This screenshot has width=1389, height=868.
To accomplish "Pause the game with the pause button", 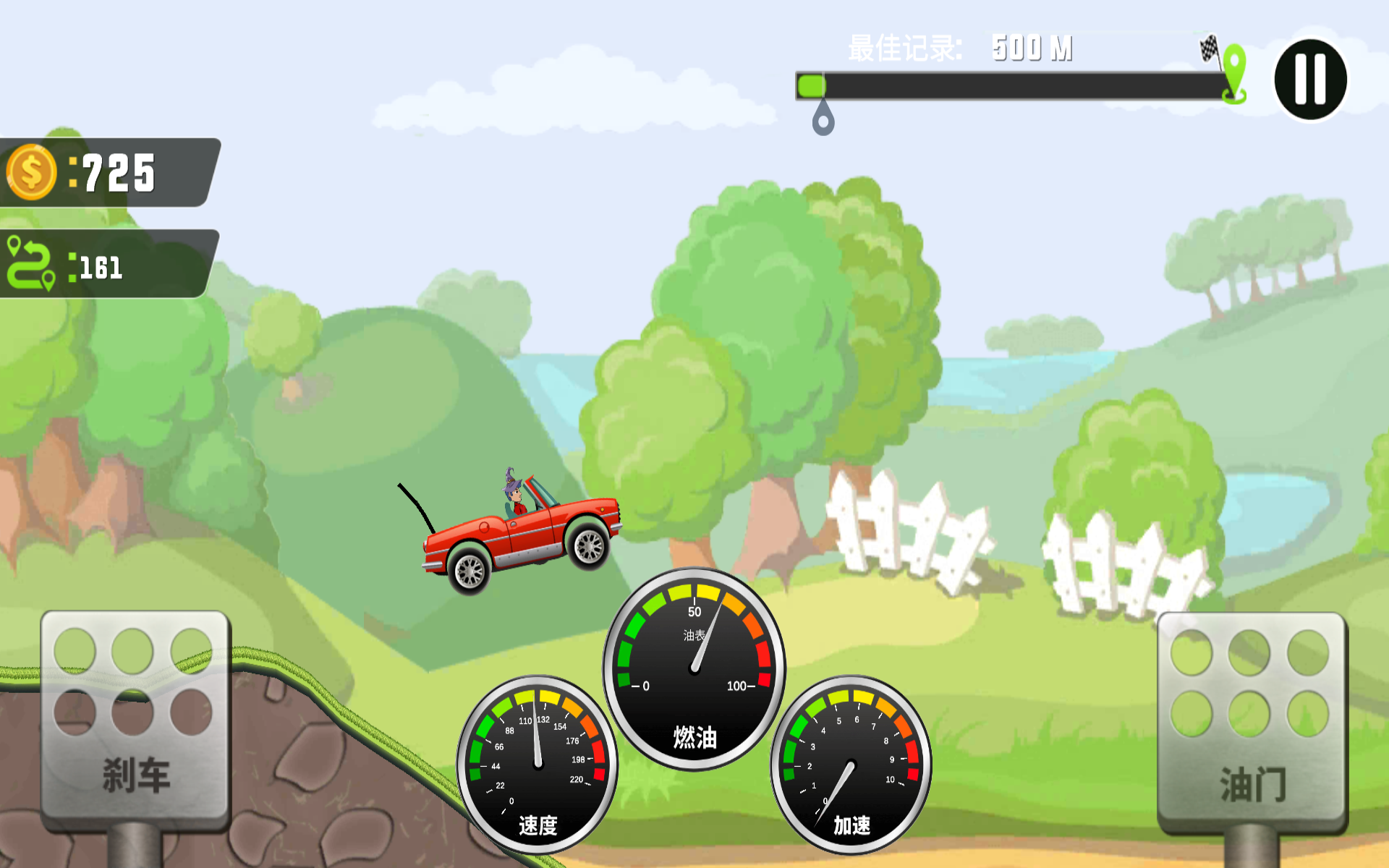I will coord(1310,80).
